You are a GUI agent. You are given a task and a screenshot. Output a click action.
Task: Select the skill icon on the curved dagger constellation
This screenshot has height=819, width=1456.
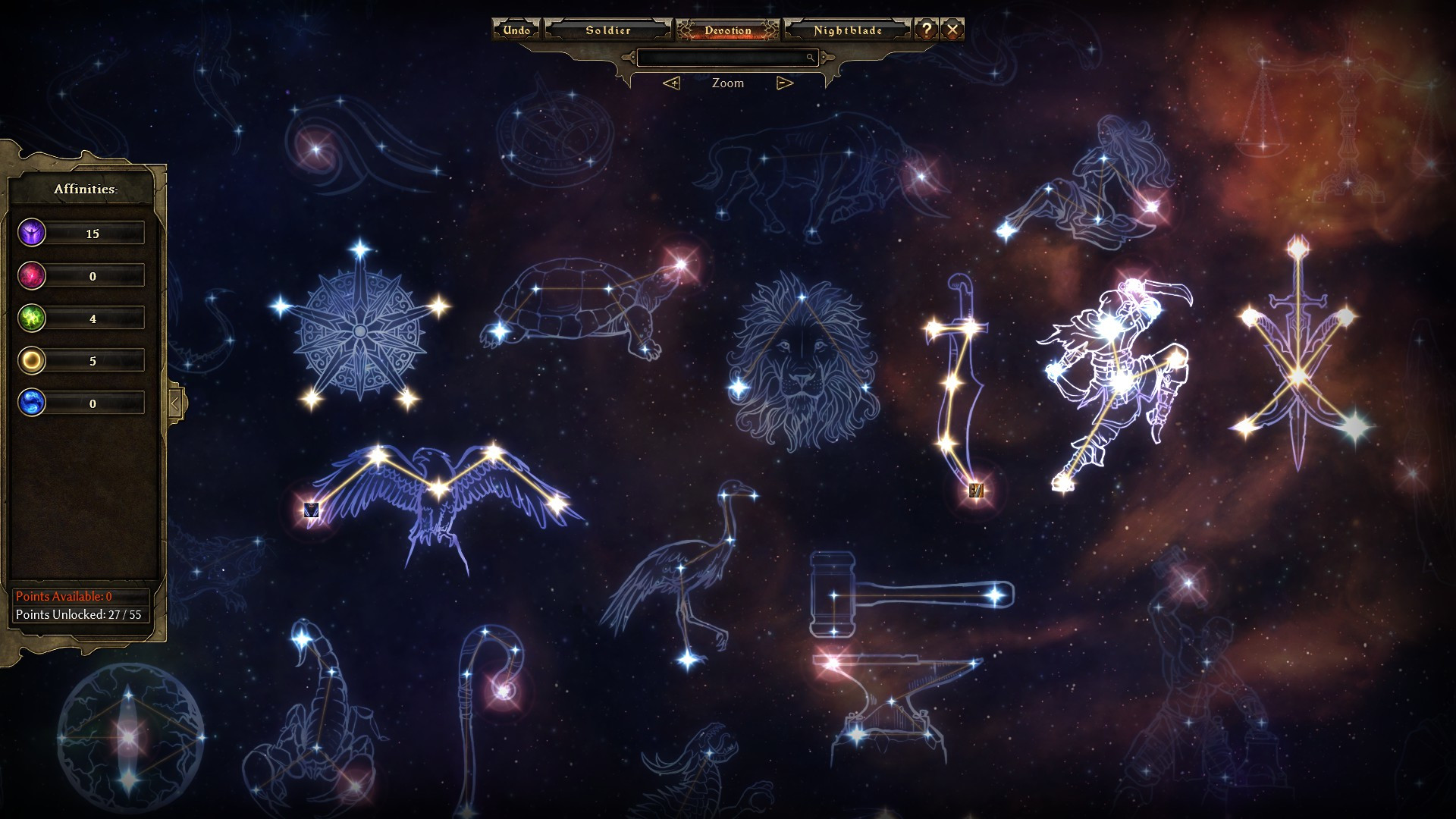[976, 490]
